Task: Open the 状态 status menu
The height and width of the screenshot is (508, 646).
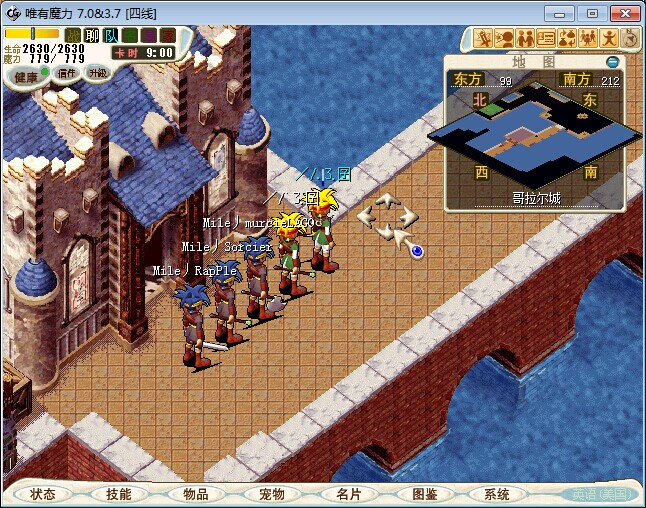Action: coord(43,494)
